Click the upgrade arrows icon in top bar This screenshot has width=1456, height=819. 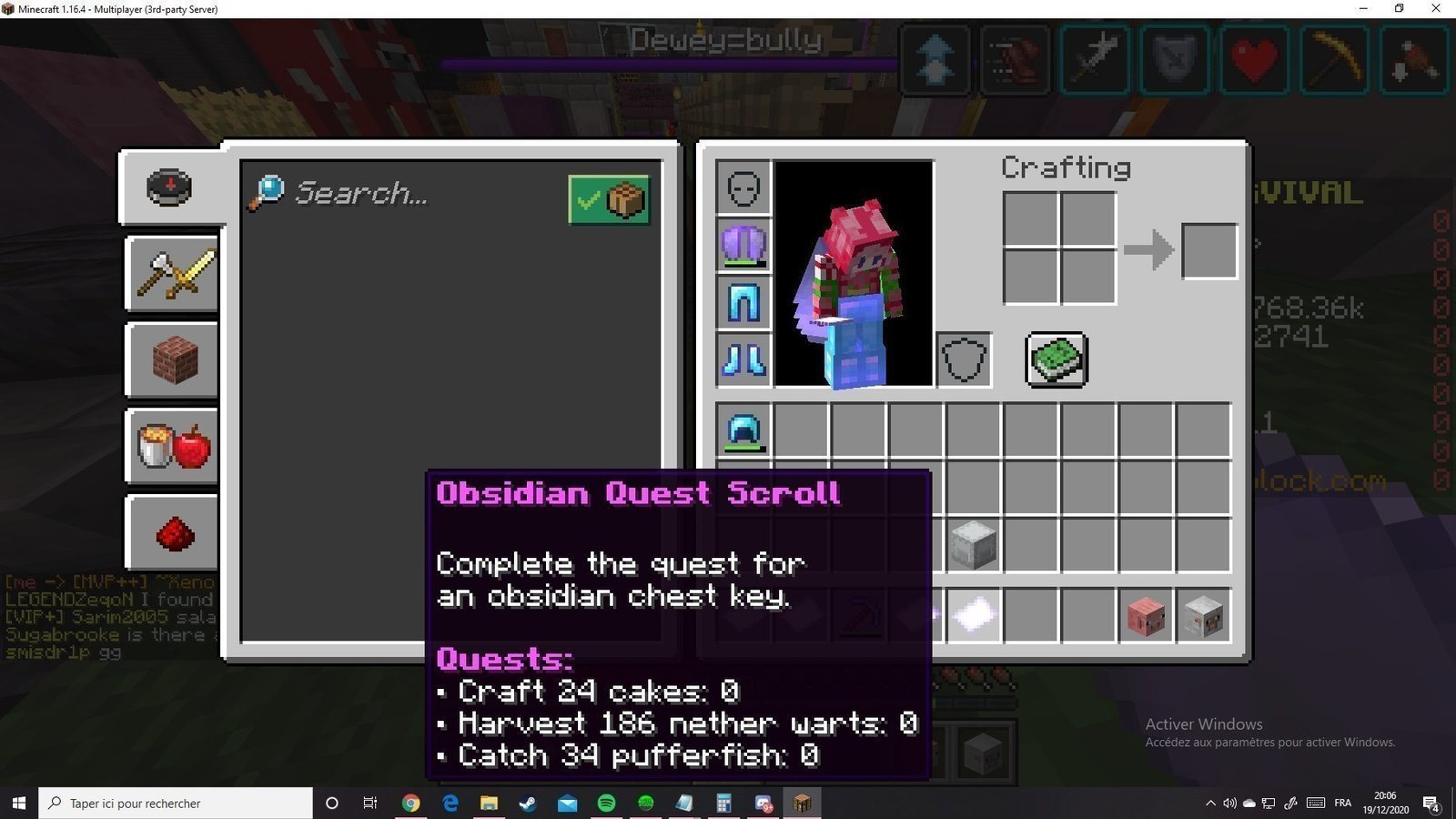pyautogui.click(x=935, y=59)
